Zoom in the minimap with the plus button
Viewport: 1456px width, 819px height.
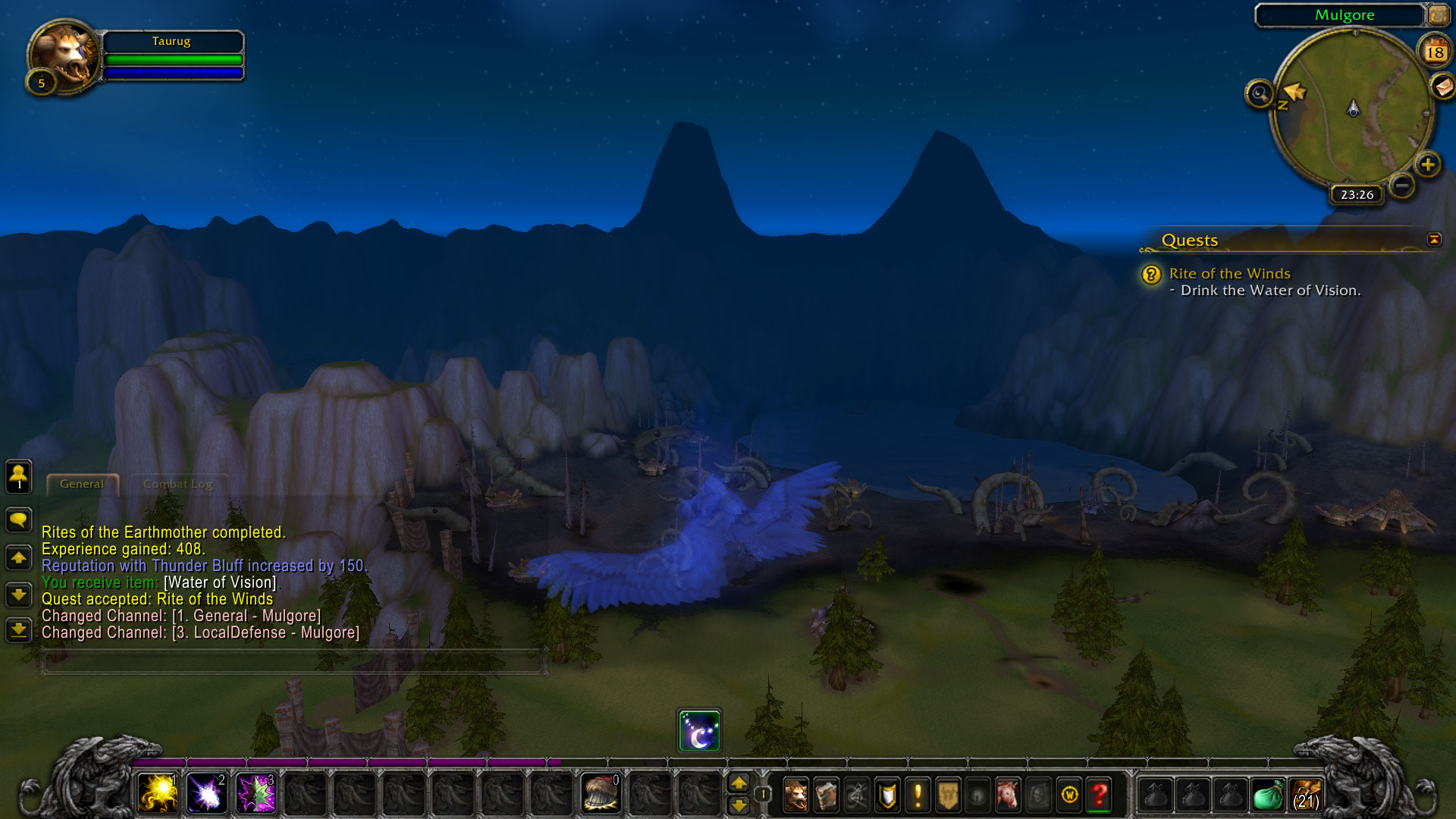coord(1428,164)
